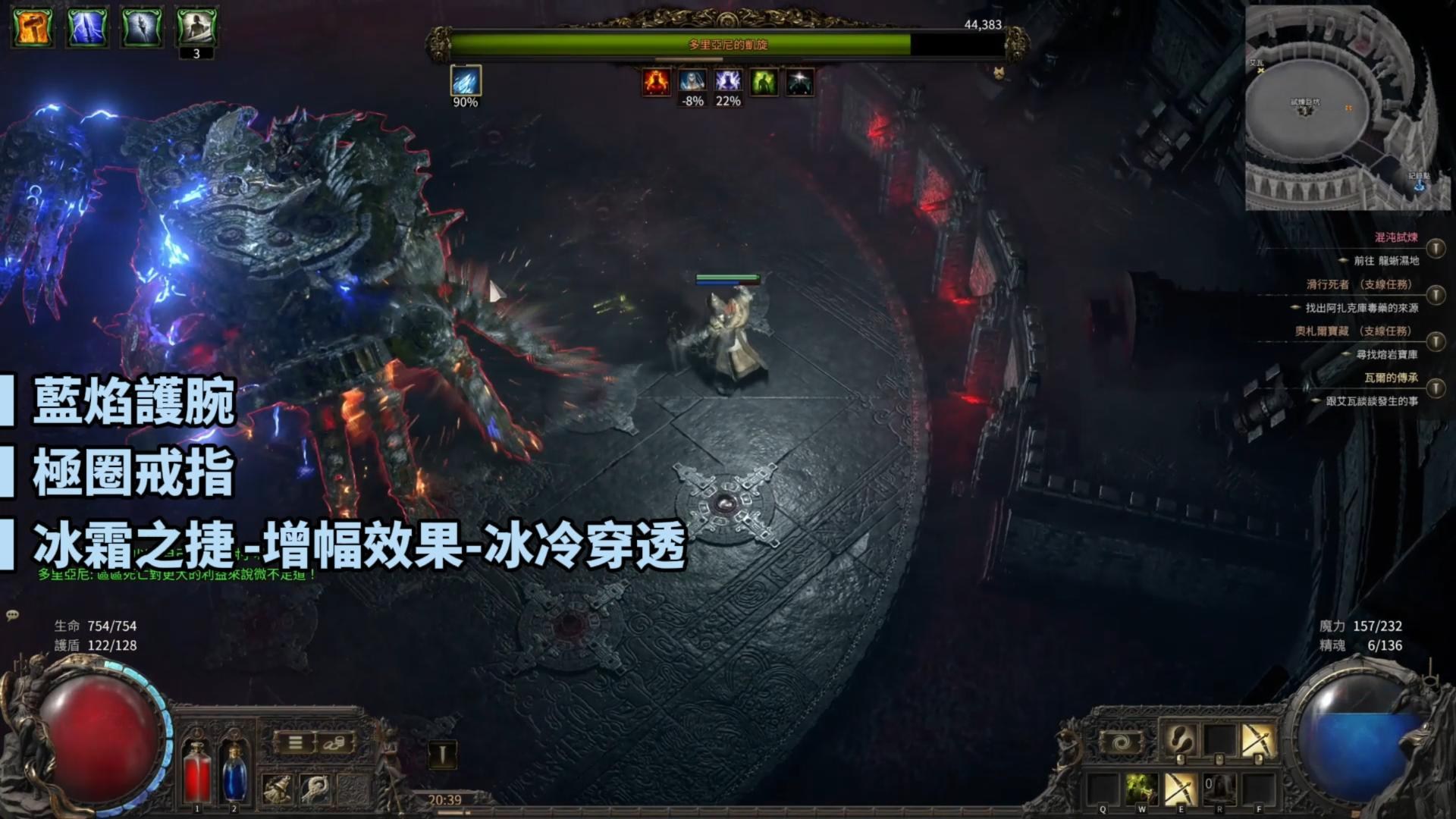Select the green toxic skill on W slot
This screenshot has height=819, width=1456.
pos(1142,789)
